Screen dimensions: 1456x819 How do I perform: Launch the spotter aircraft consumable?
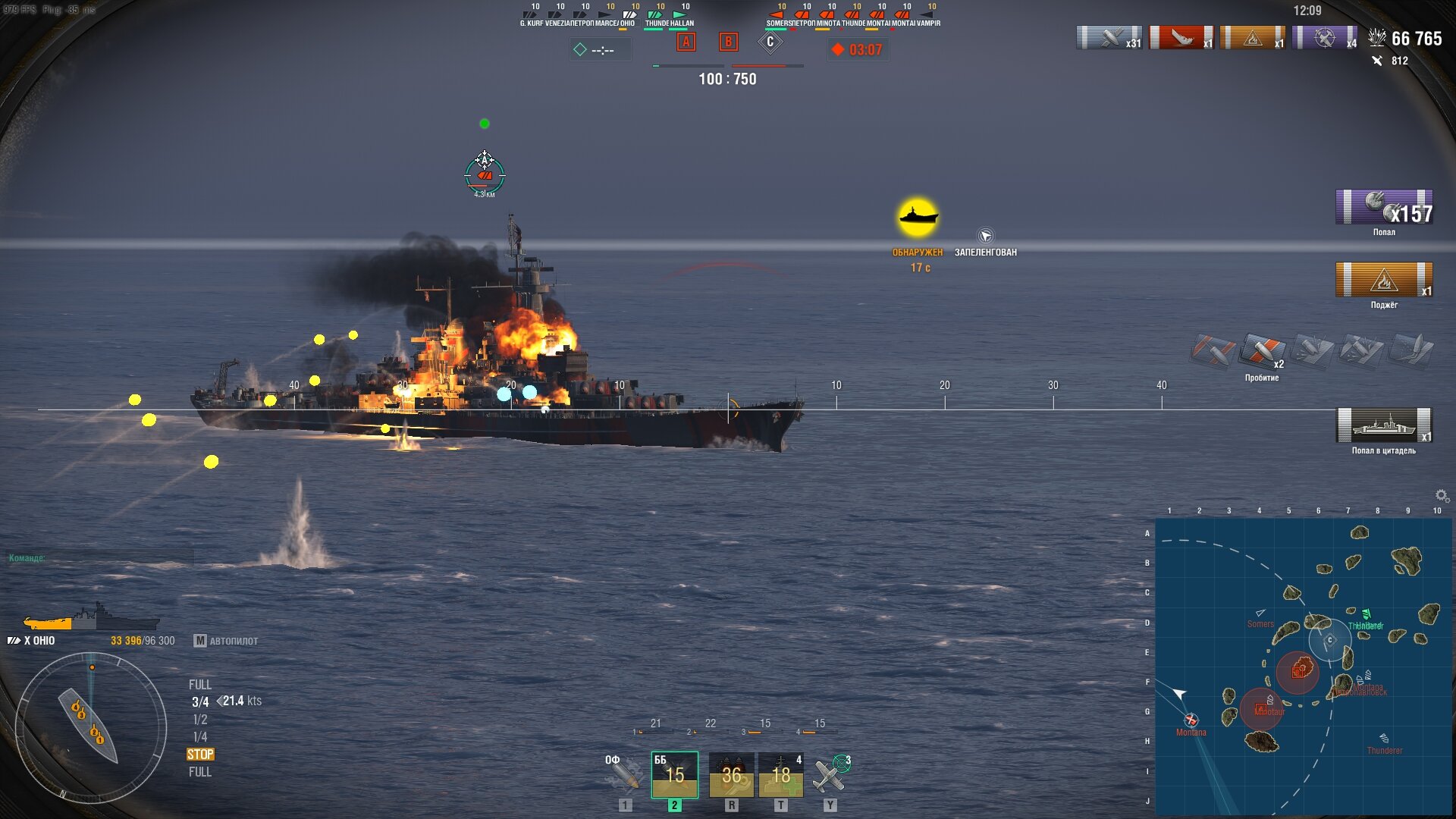click(x=830, y=774)
